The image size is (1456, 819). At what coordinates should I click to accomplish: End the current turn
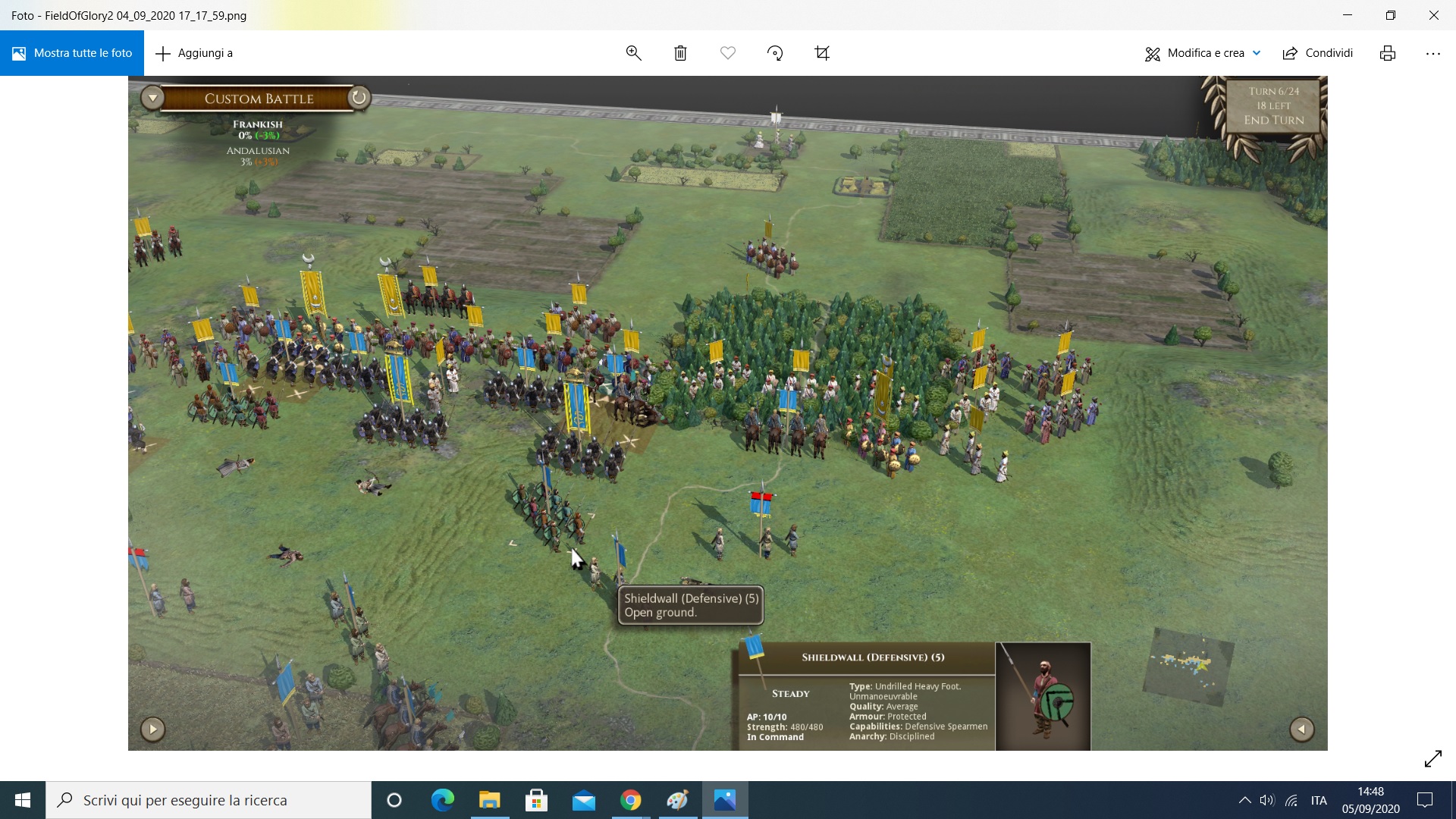pos(1273,120)
